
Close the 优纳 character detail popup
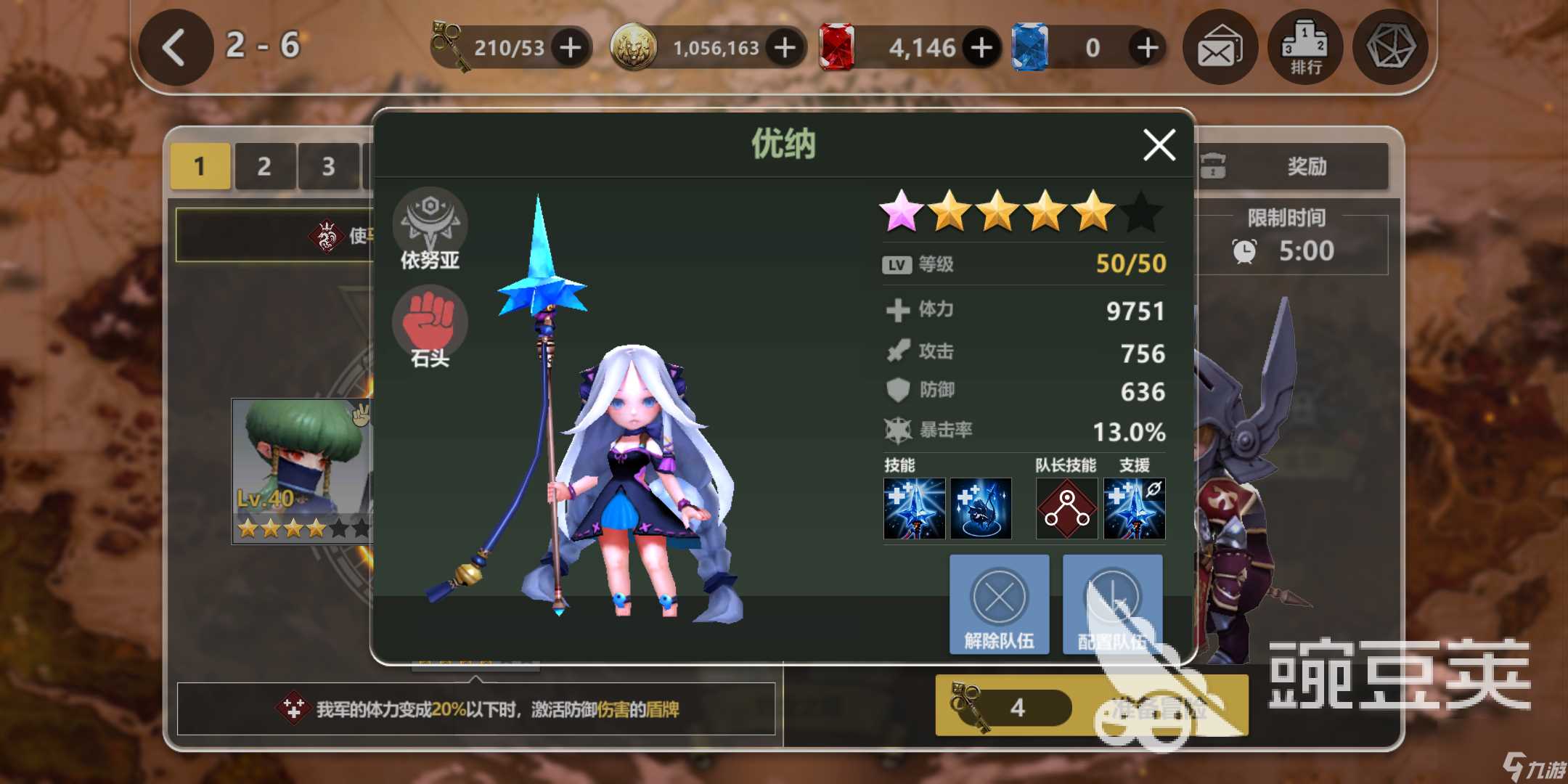[1159, 144]
